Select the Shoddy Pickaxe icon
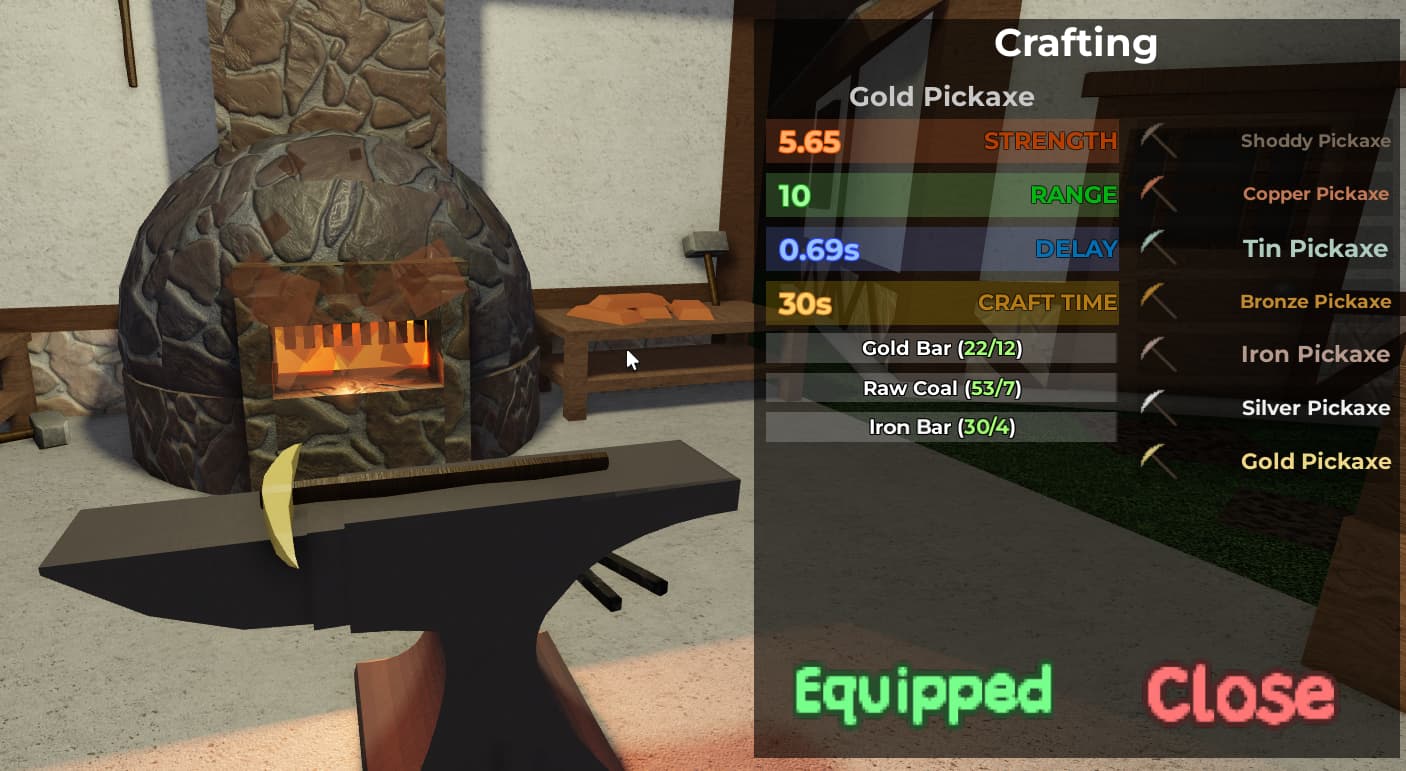 pyautogui.click(x=1160, y=141)
